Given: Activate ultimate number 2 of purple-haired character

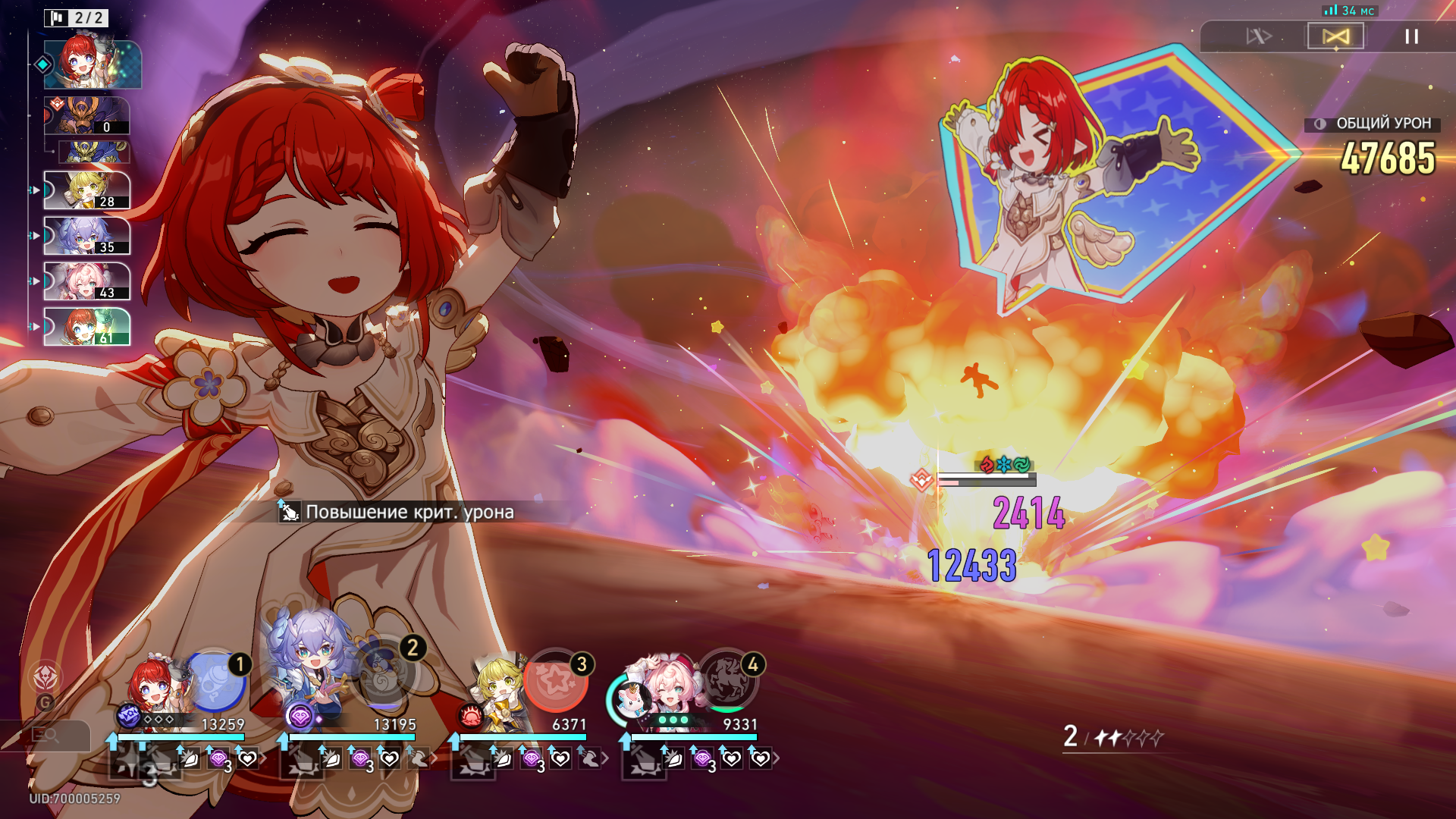Looking at the screenshot, I should coord(385,675).
